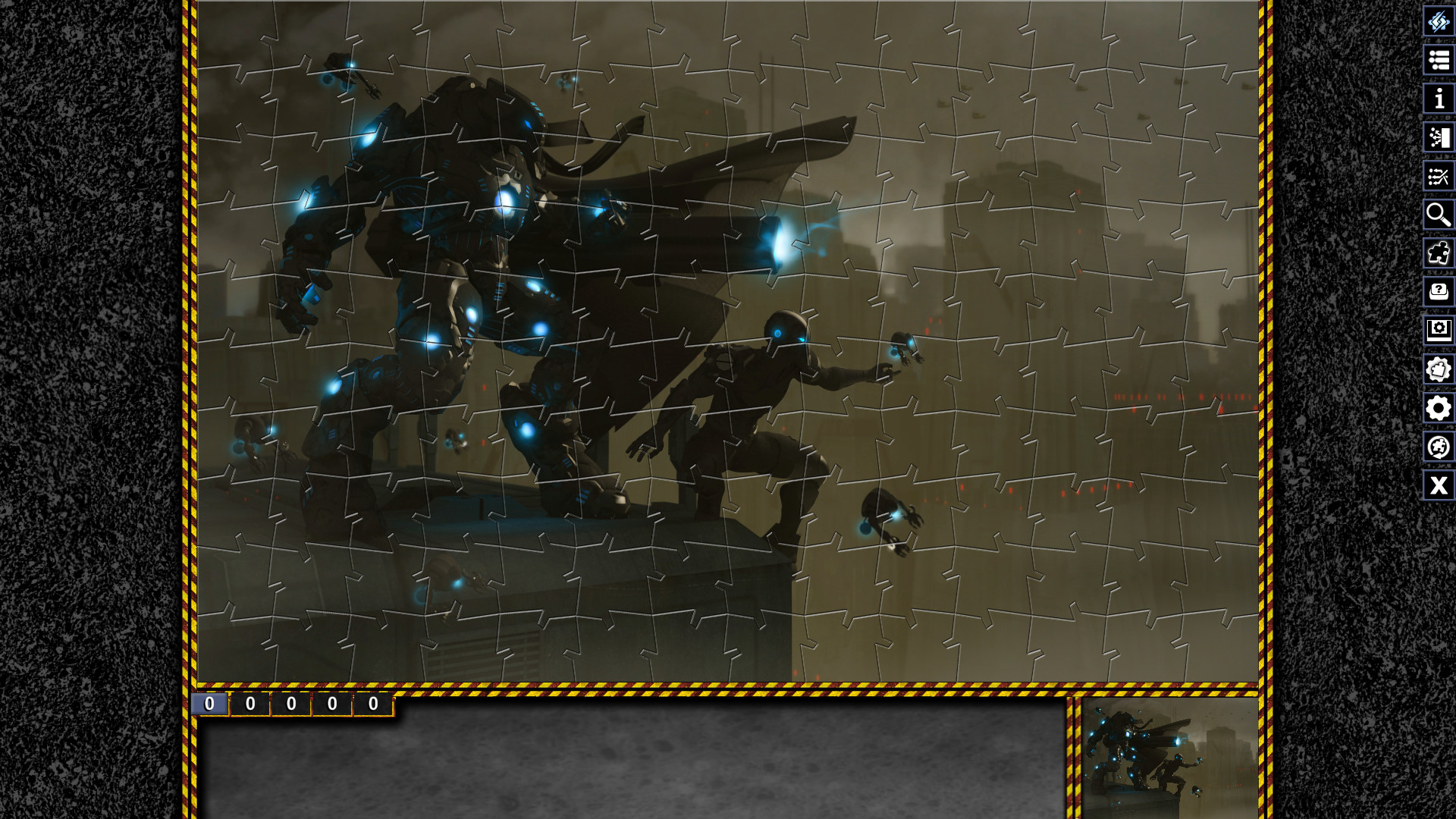The width and height of the screenshot is (1456, 819).
Task: Select the shuffle pieces icon
Action: click(x=1438, y=176)
